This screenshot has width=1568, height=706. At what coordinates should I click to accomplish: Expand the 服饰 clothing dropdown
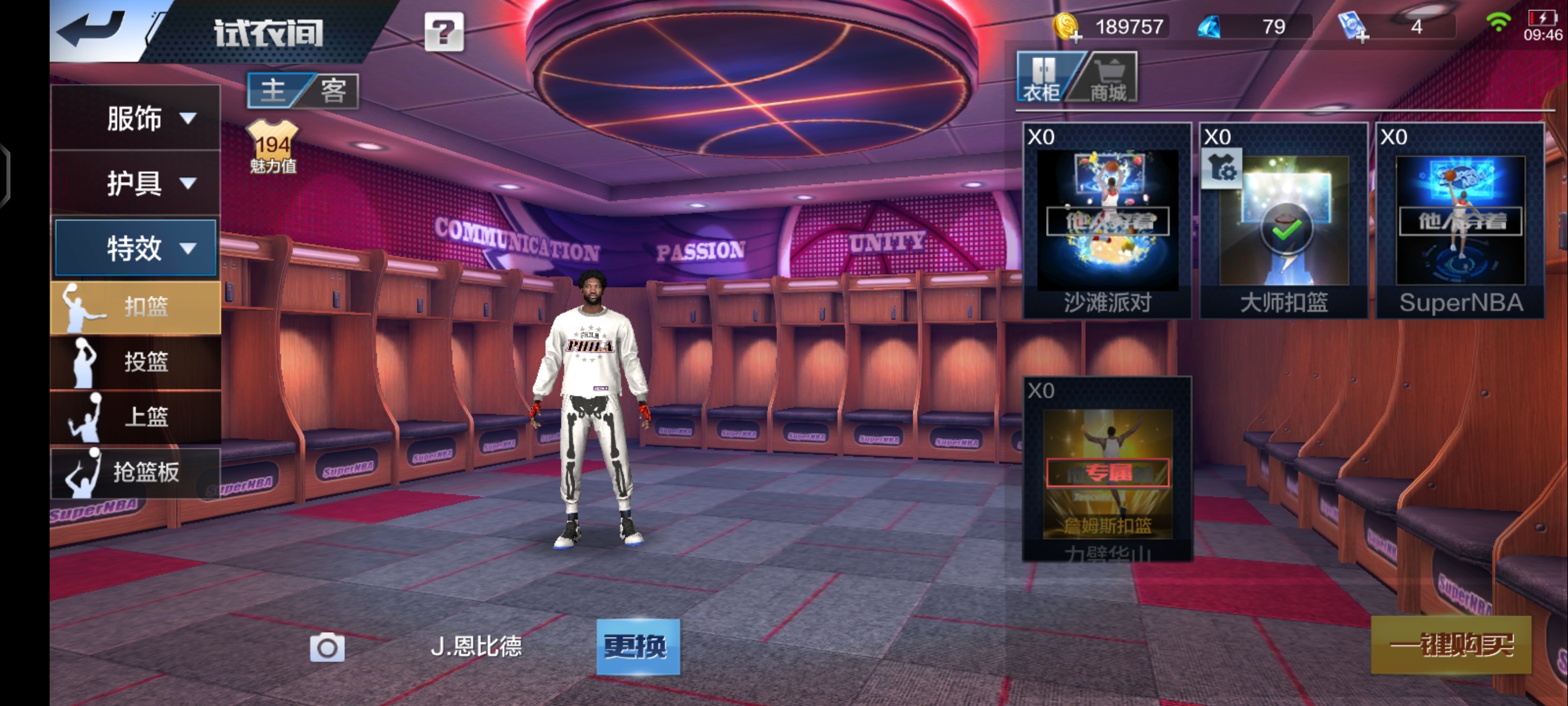[136, 118]
